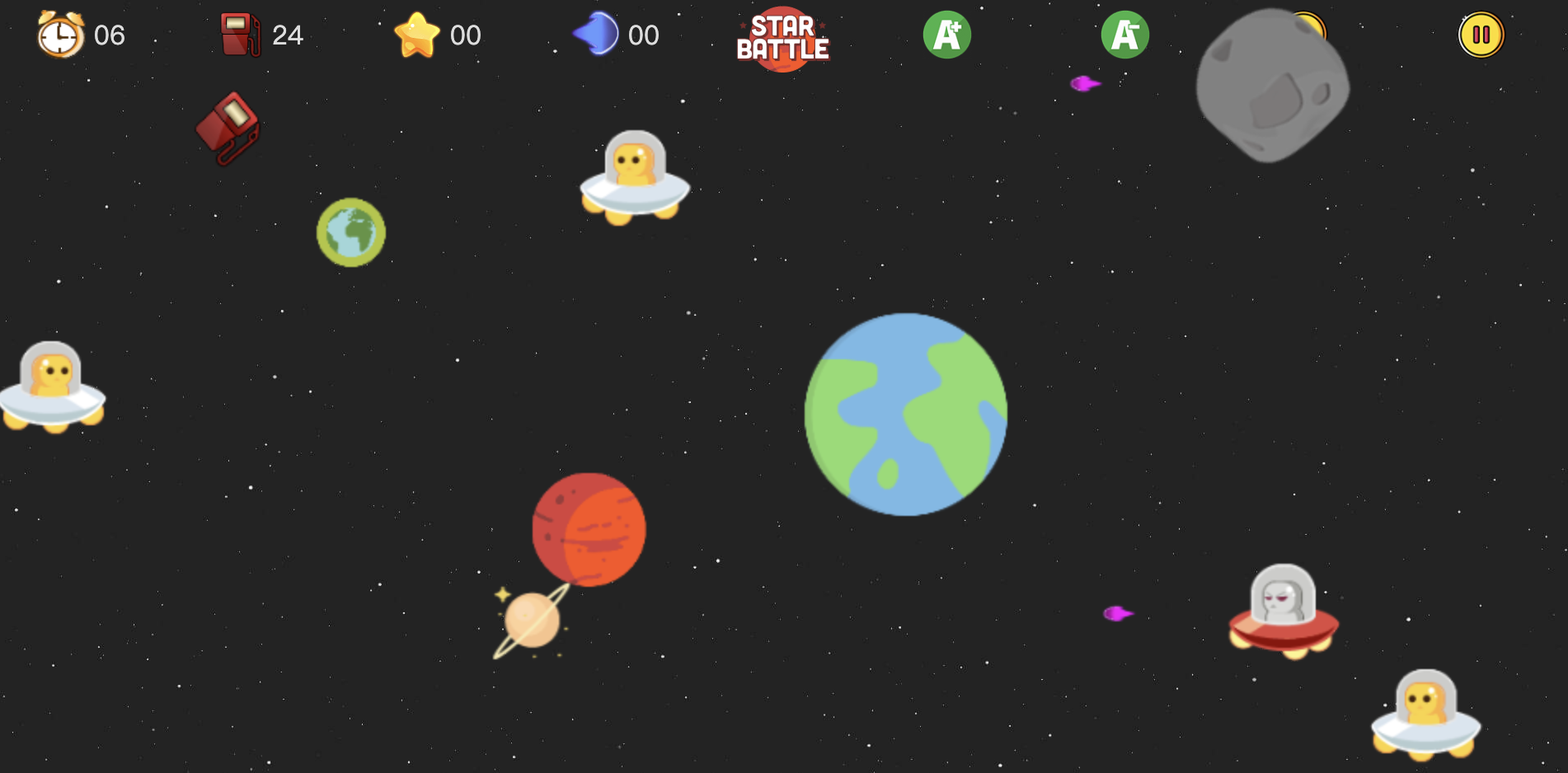Select the UFO at the left edge
This screenshot has height=773, width=1568.
49,387
